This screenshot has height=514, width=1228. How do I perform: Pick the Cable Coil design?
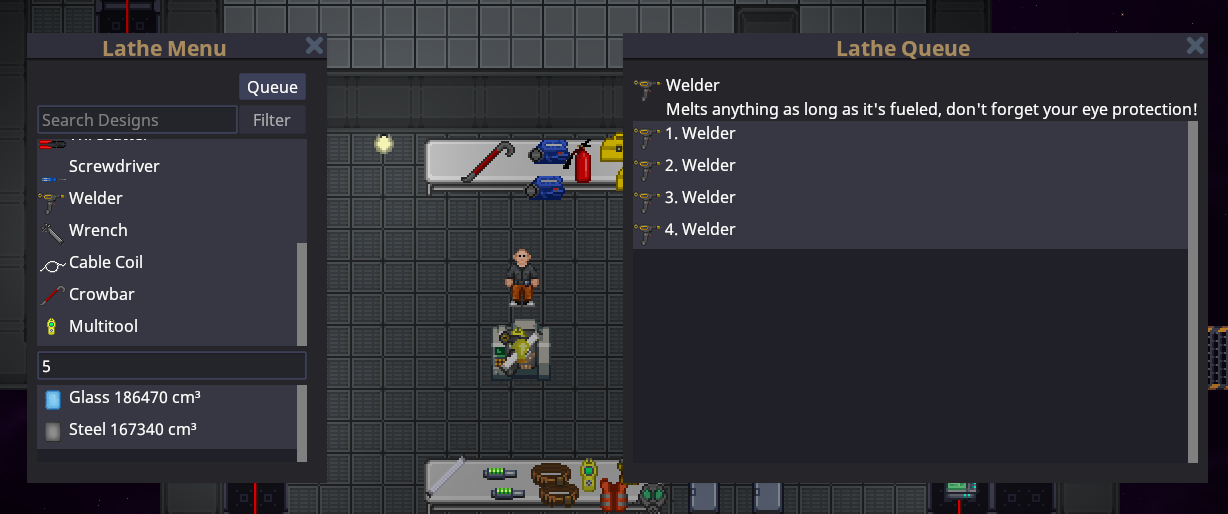pyautogui.click(x=105, y=262)
